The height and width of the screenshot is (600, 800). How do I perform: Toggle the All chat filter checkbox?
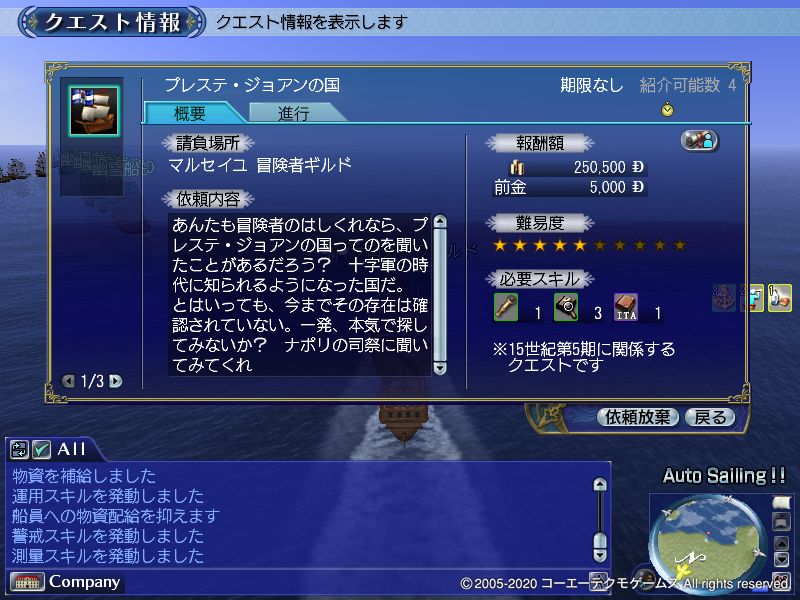41,450
